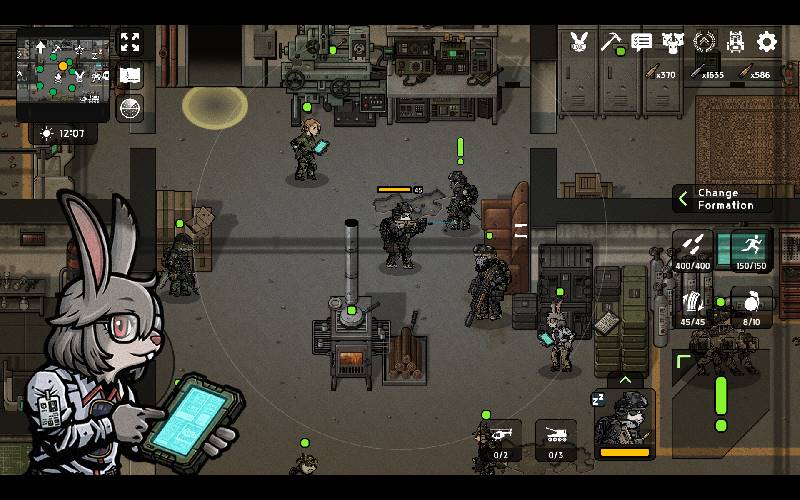The image size is (800, 500).
Task: Call the tank support 0/3
Action: point(556,439)
